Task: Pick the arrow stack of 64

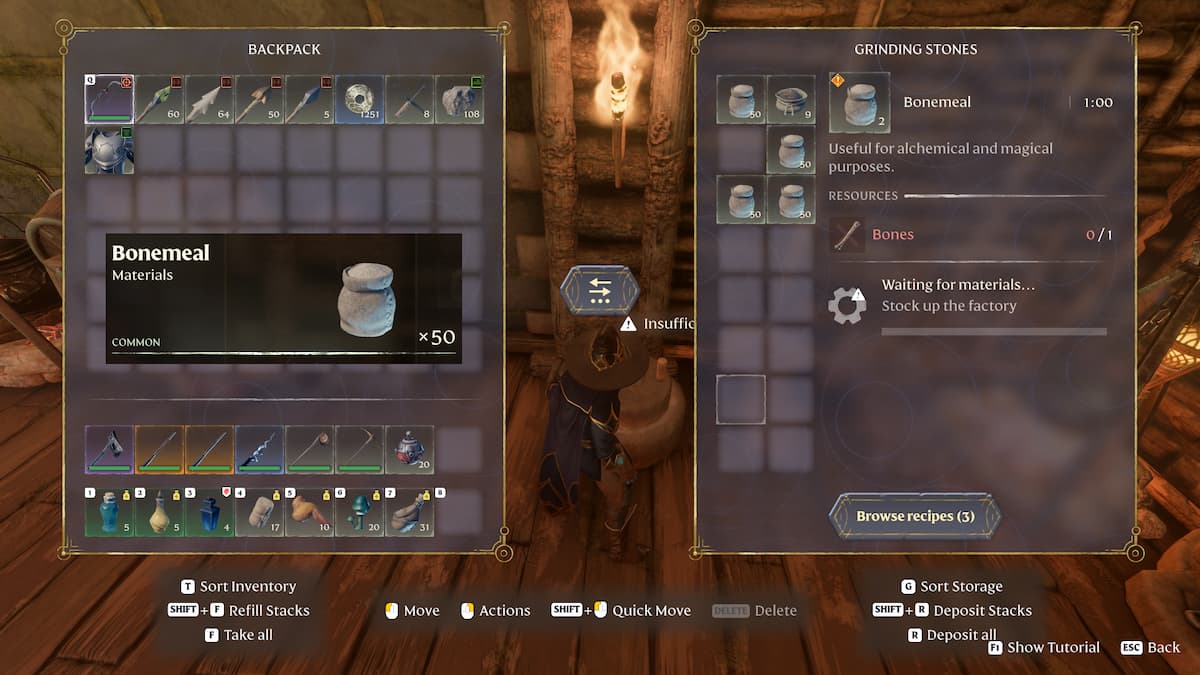Action: click(209, 99)
